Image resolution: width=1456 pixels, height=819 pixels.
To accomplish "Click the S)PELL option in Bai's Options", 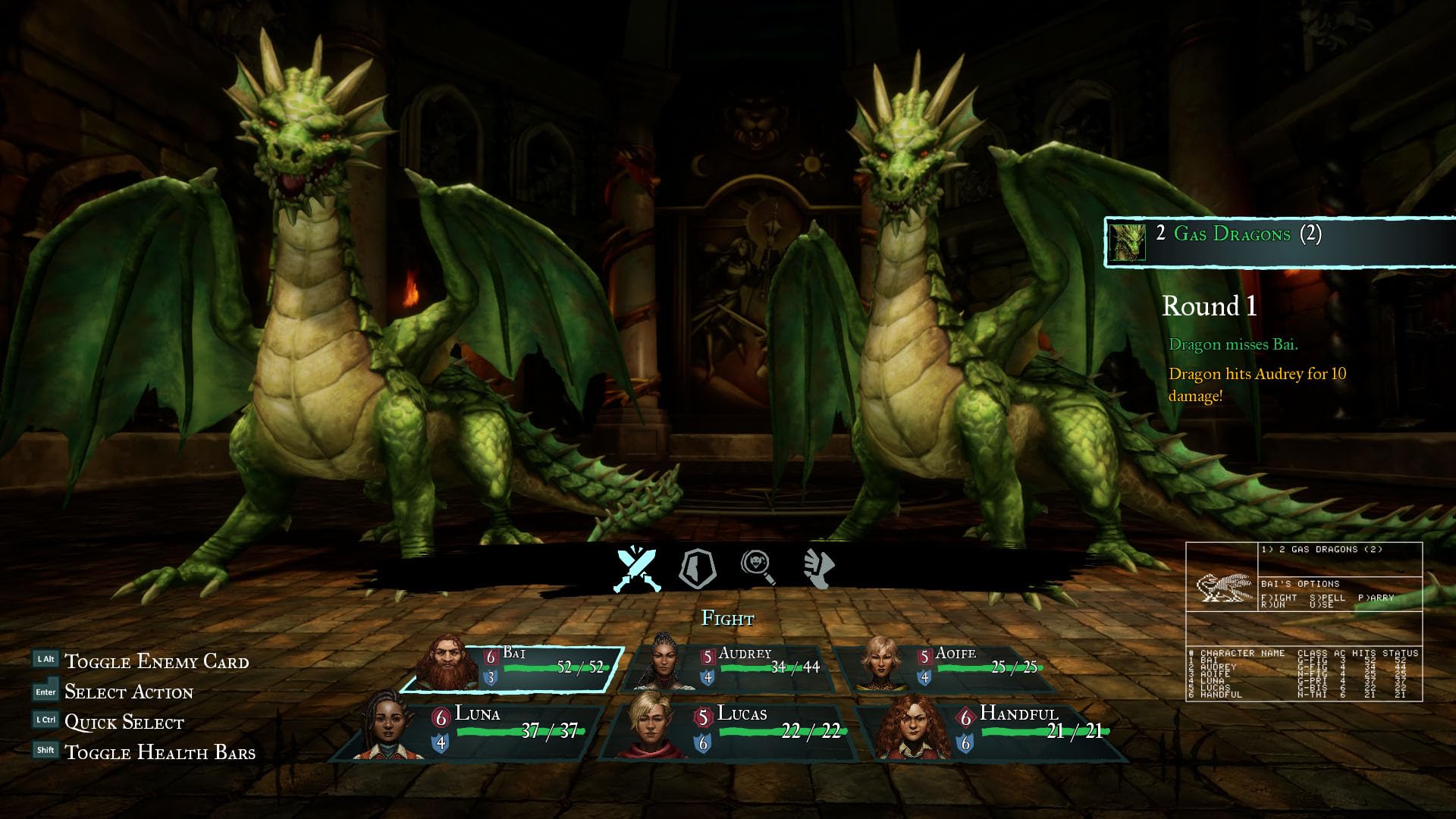I will 1327,598.
